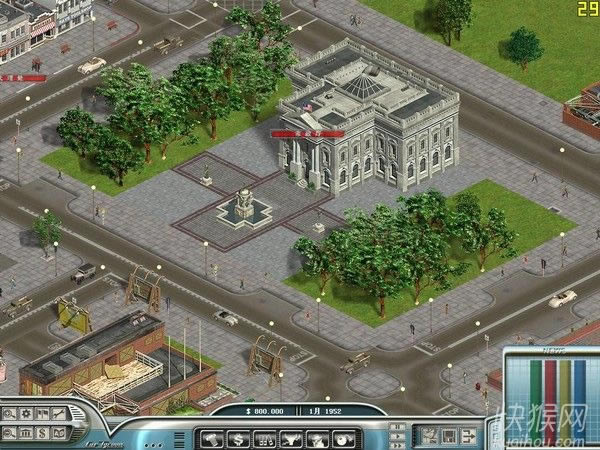600x450 pixels.
Task: Open the News panel with colored bars
Action: (x=549, y=385)
